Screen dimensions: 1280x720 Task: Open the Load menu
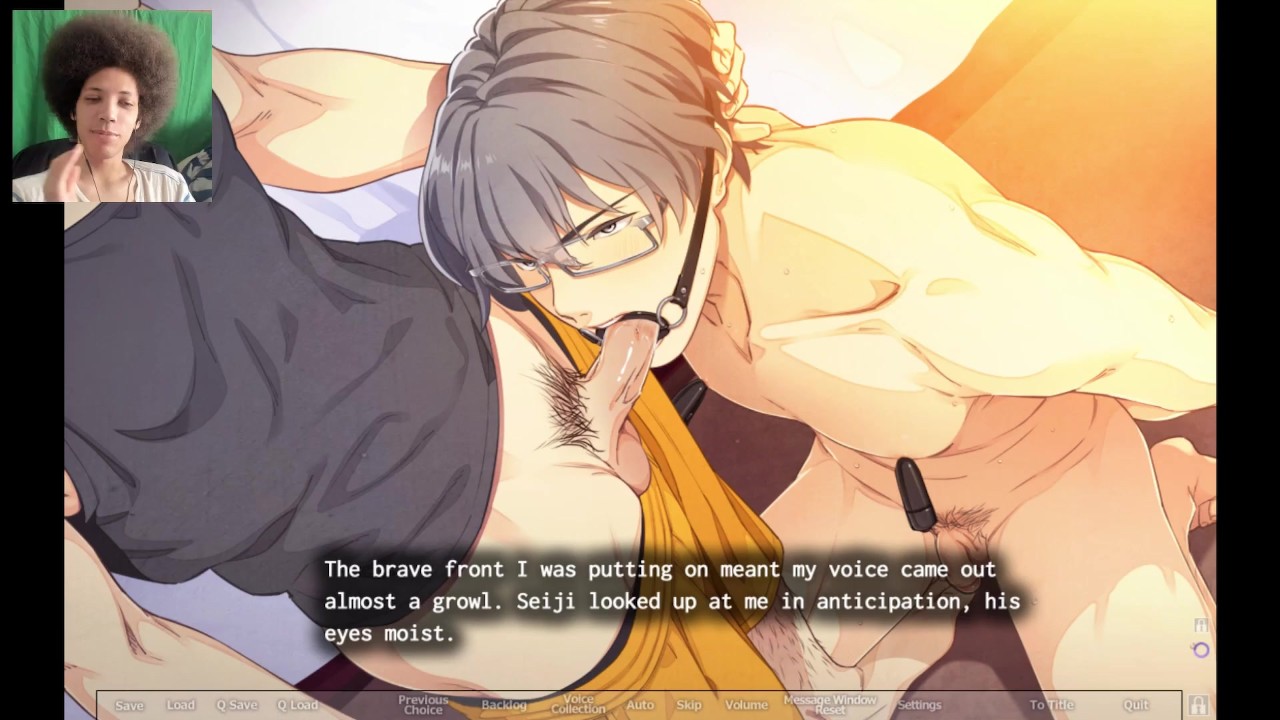coord(181,705)
